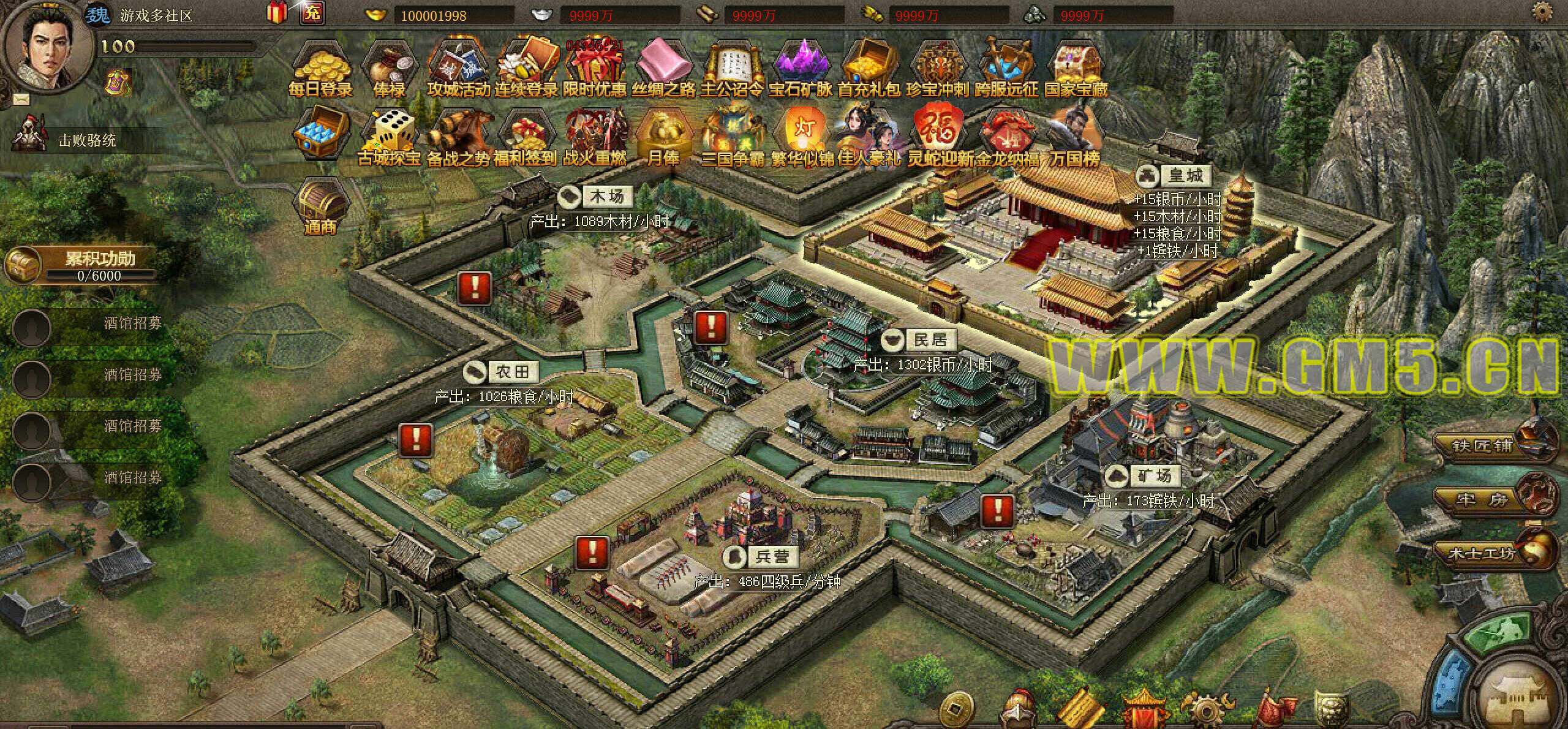This screenshot has width=1568, height=729.
Task: Select the 兵营 barracks building label
Action: point(772,556)
